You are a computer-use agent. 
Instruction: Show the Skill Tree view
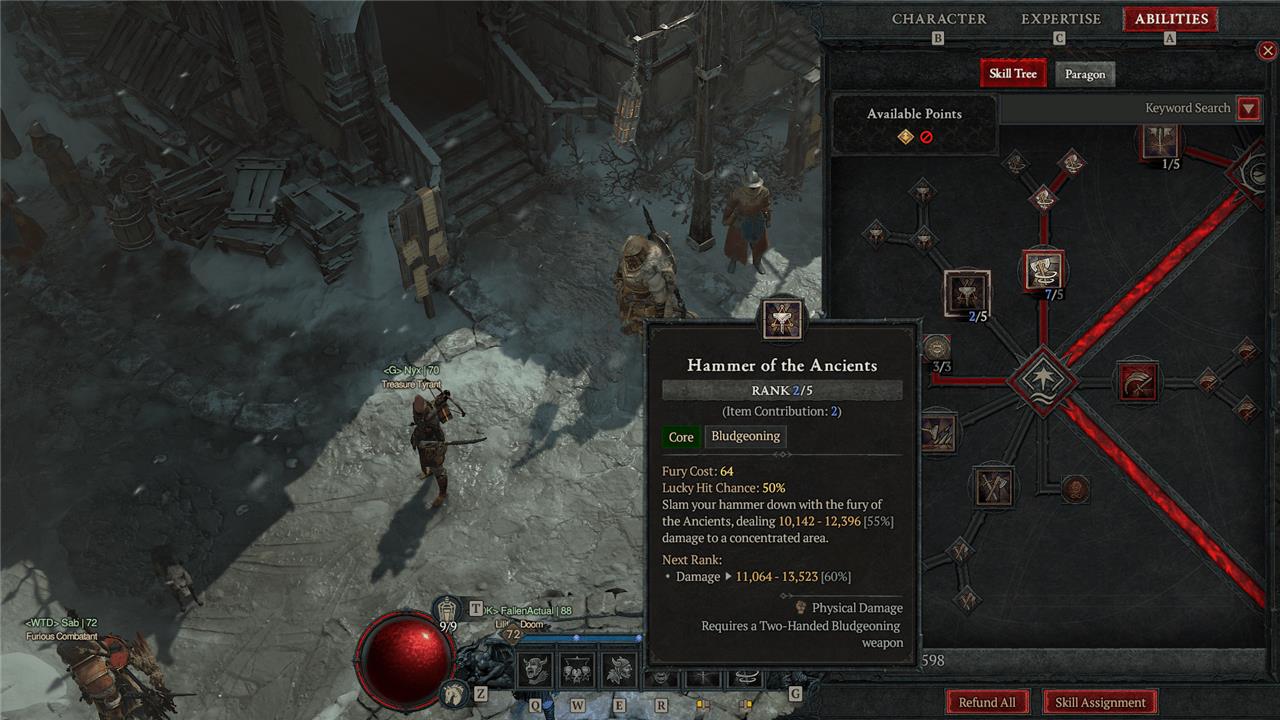[1013, 74]
